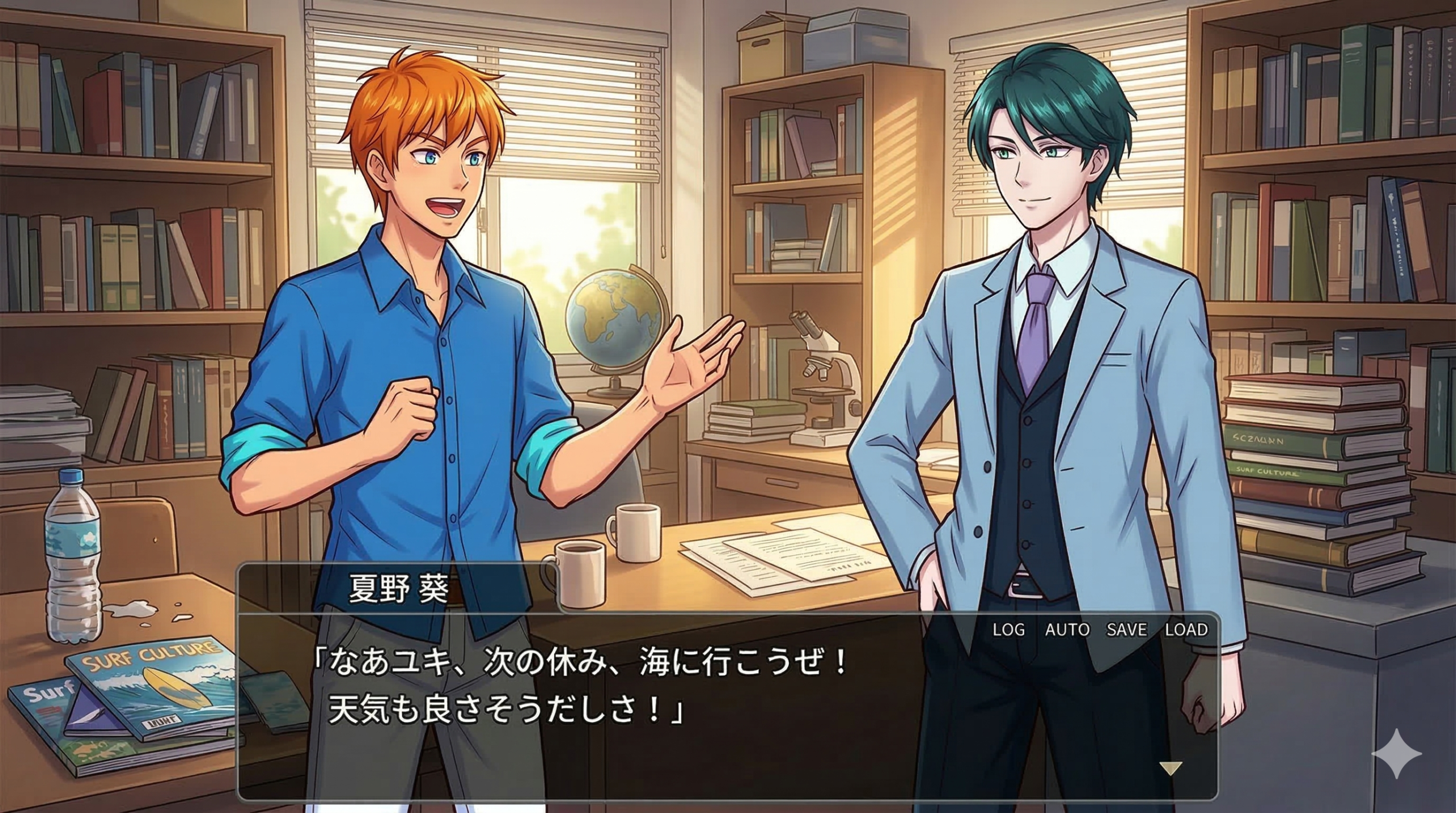Viewport: 1456px width, 813px height.
Task: Open the LOAD menu
Action: [x=1186, y=630]
